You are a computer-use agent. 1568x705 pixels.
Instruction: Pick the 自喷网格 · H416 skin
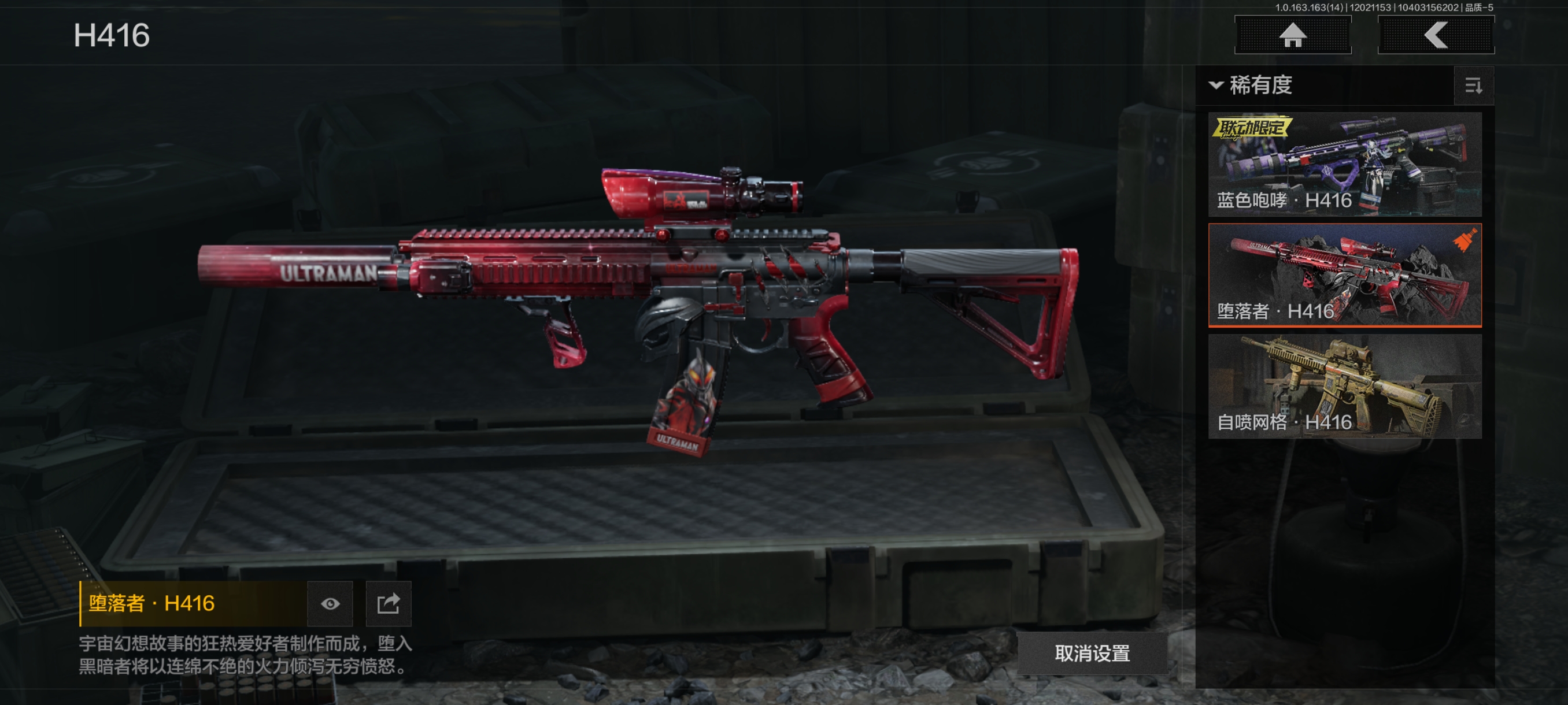(1345, 386)
